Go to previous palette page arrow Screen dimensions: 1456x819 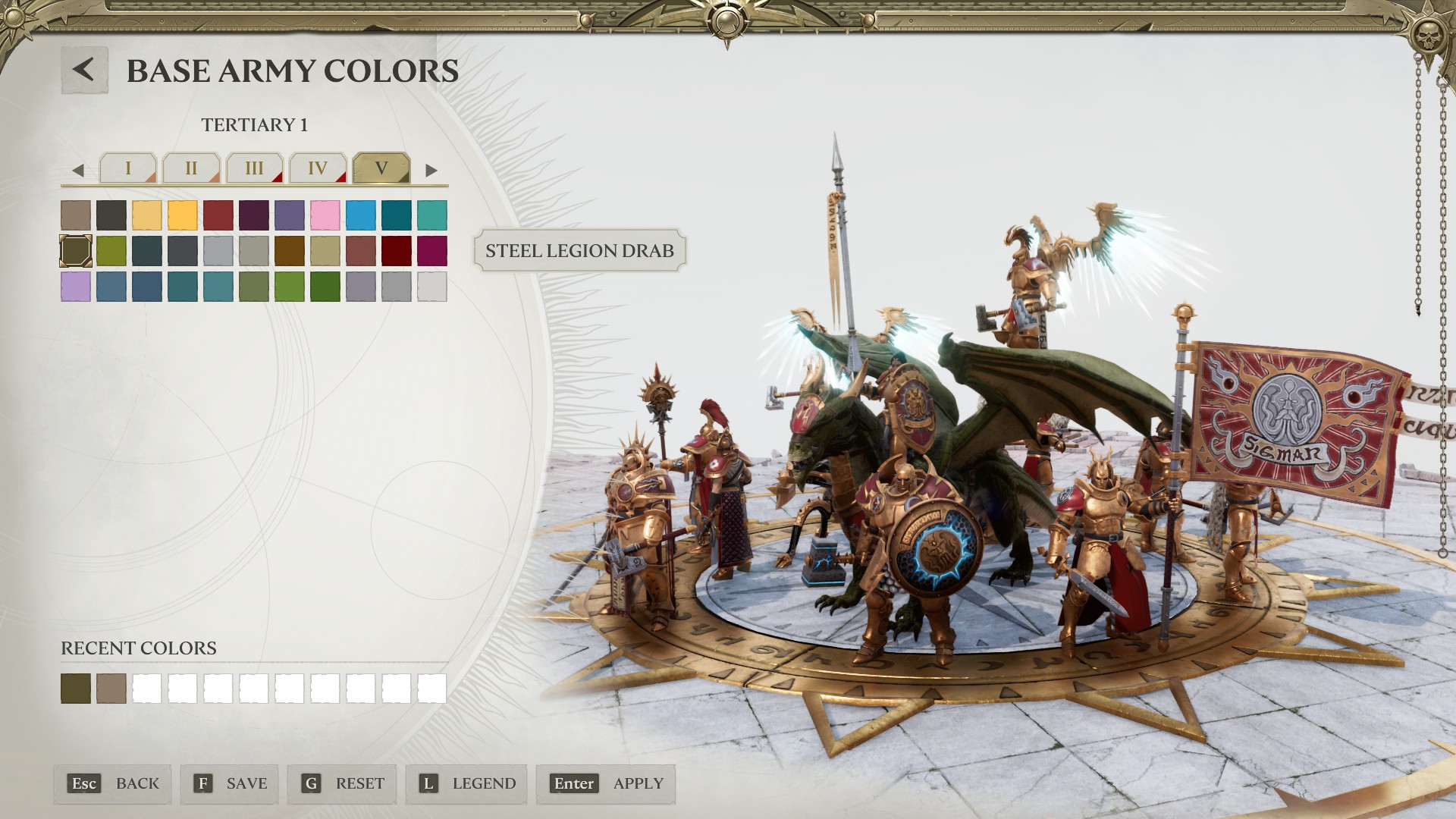77,171
